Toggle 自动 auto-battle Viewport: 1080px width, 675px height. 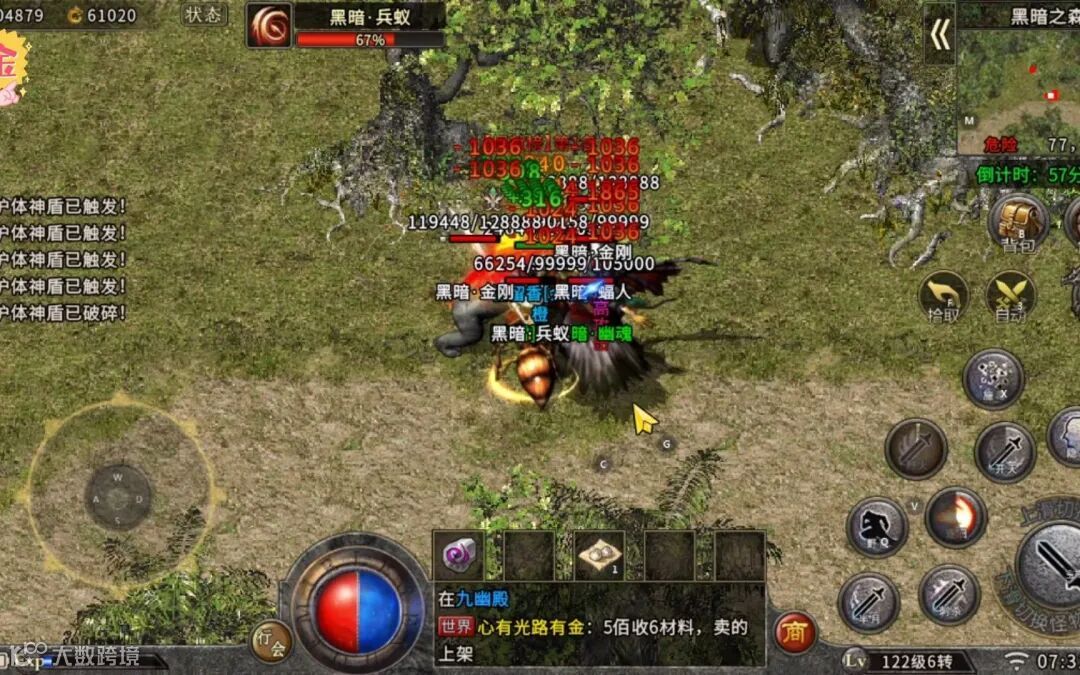[1010, 297]
